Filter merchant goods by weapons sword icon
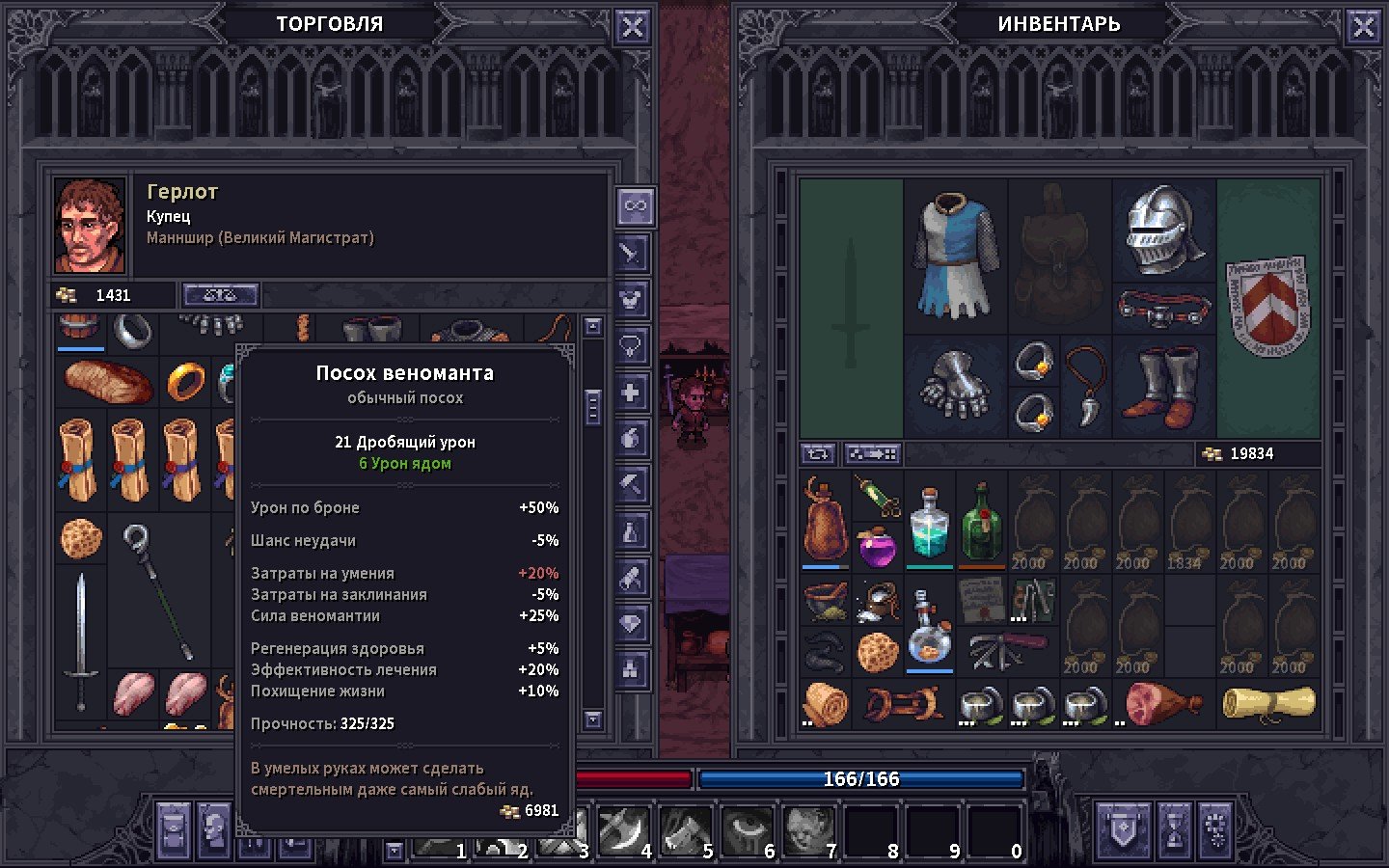Screen dimensions: 1389x868 coord(631,254)
